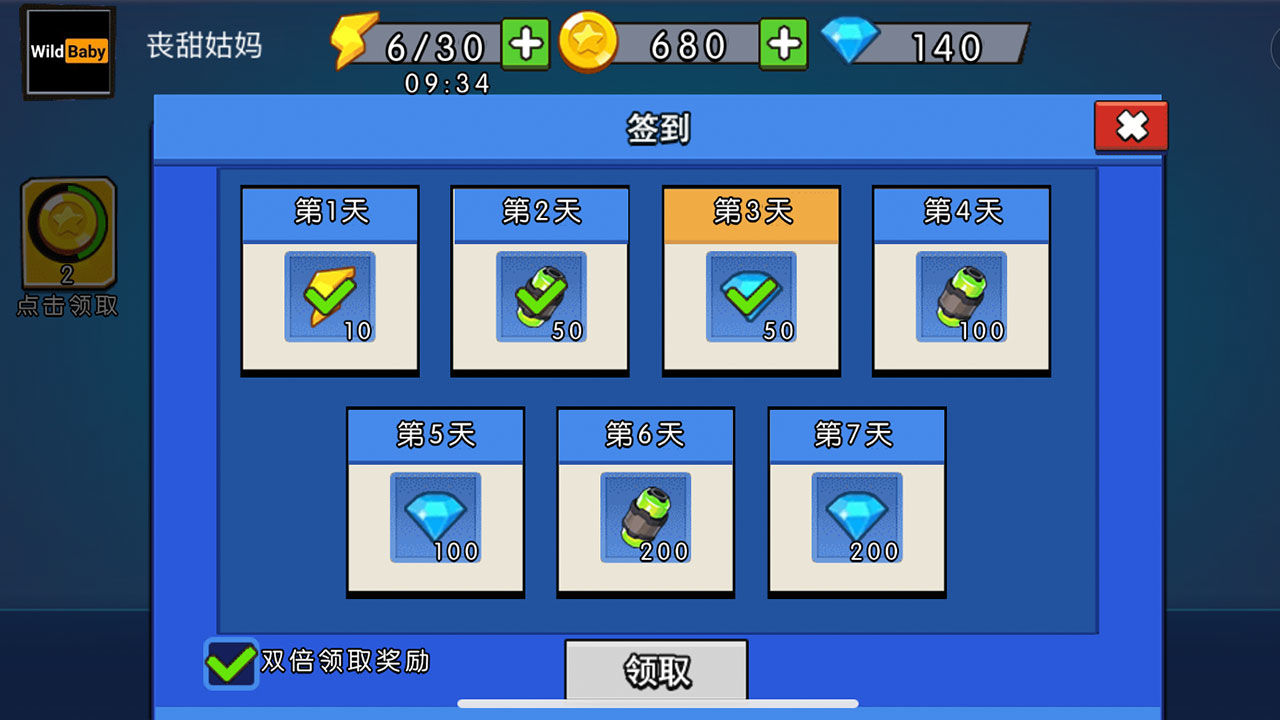Select the 第1天 card header
The image size is (1280, 720).
pos(329,213)
